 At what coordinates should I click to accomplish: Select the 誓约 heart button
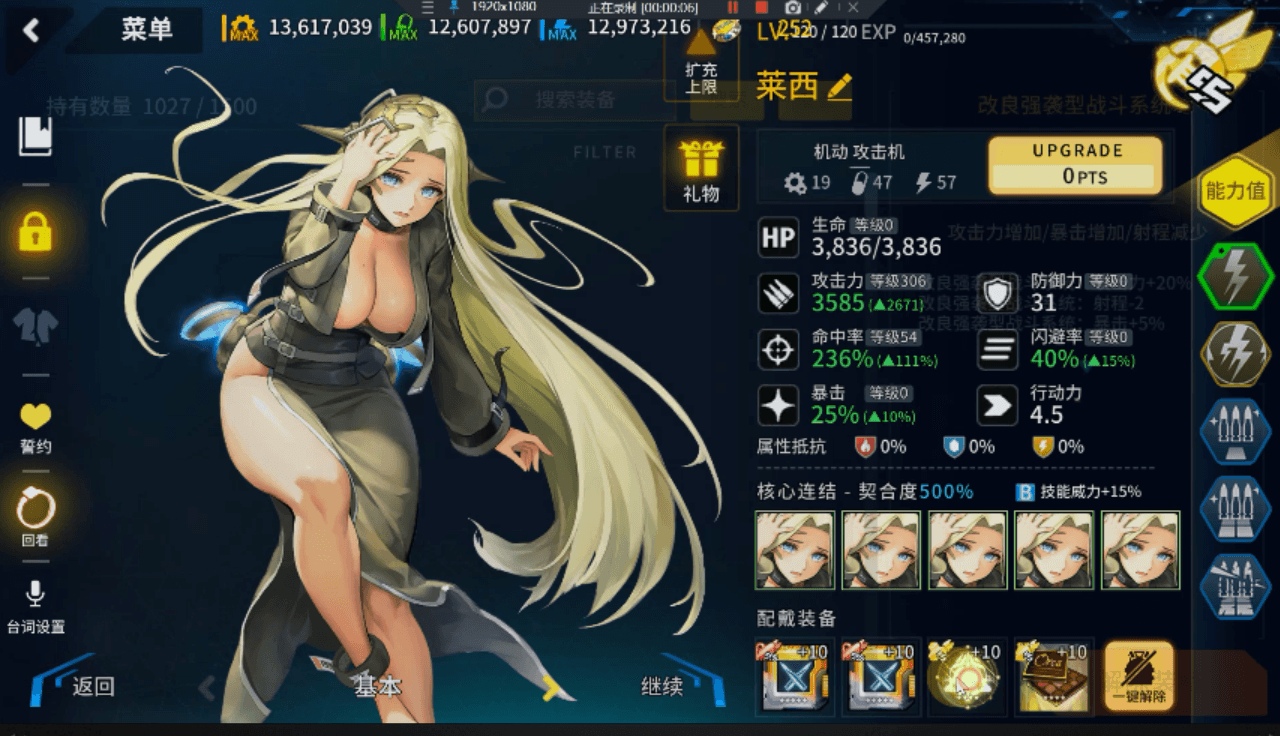click(35, 427)
